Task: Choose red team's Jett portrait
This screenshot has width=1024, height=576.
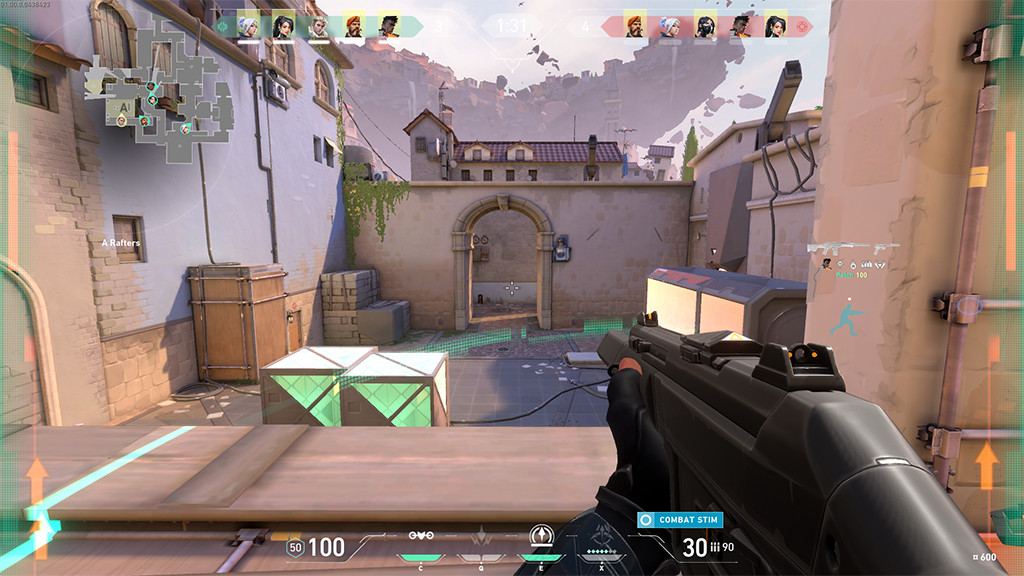Action: tap(669, 26)
